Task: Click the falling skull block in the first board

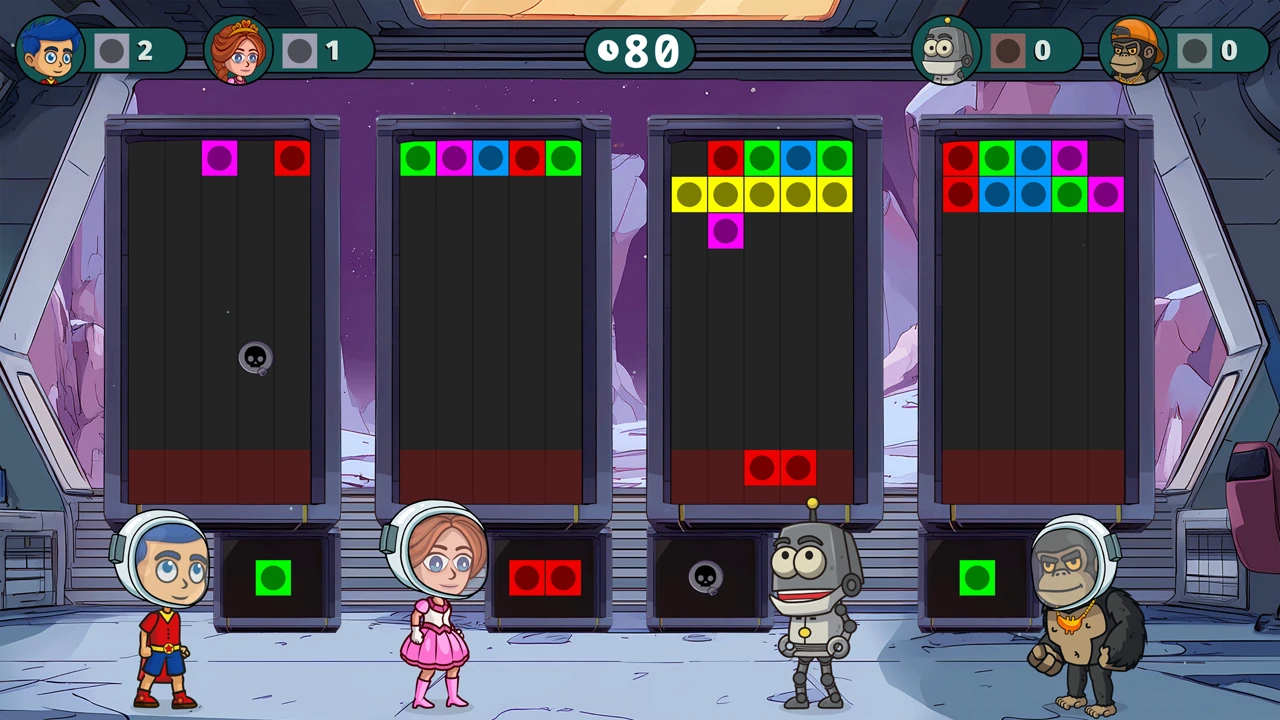Action: point(255,357)
